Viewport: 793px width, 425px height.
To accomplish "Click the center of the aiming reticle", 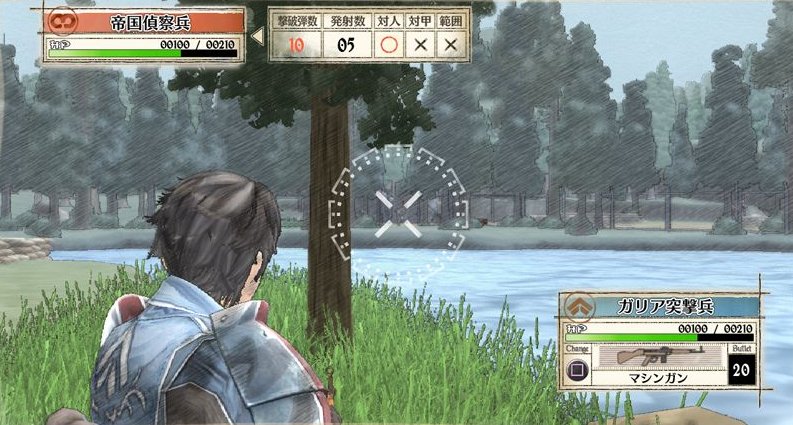I will (x=398, y=214).
